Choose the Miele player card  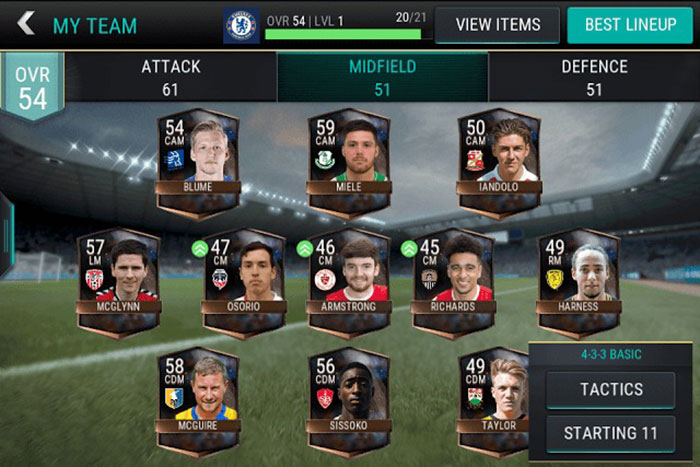[x=348, y=160]
